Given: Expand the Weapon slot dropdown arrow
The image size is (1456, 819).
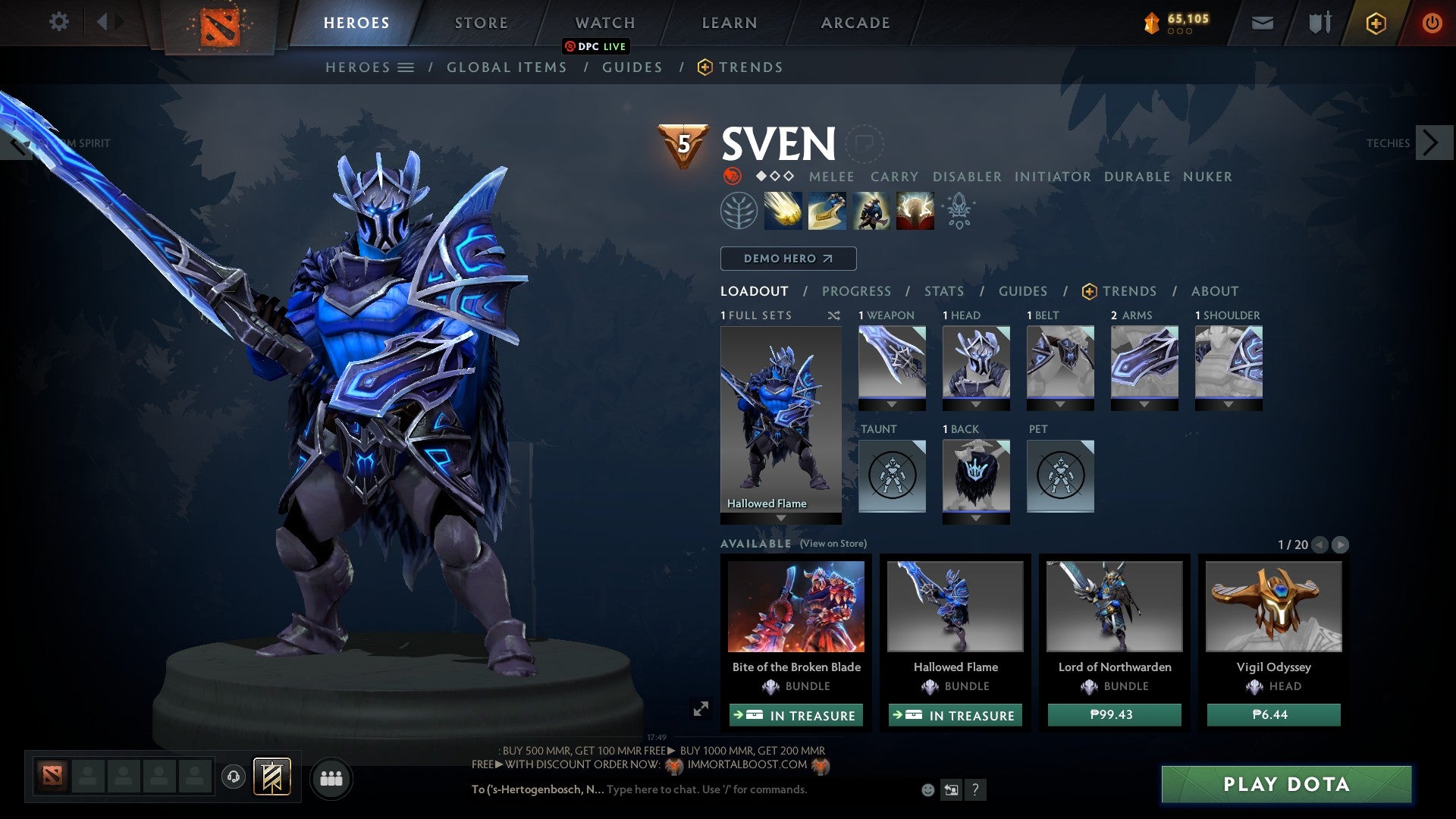Looking at the screenshot, I should [x=892, y=405].
